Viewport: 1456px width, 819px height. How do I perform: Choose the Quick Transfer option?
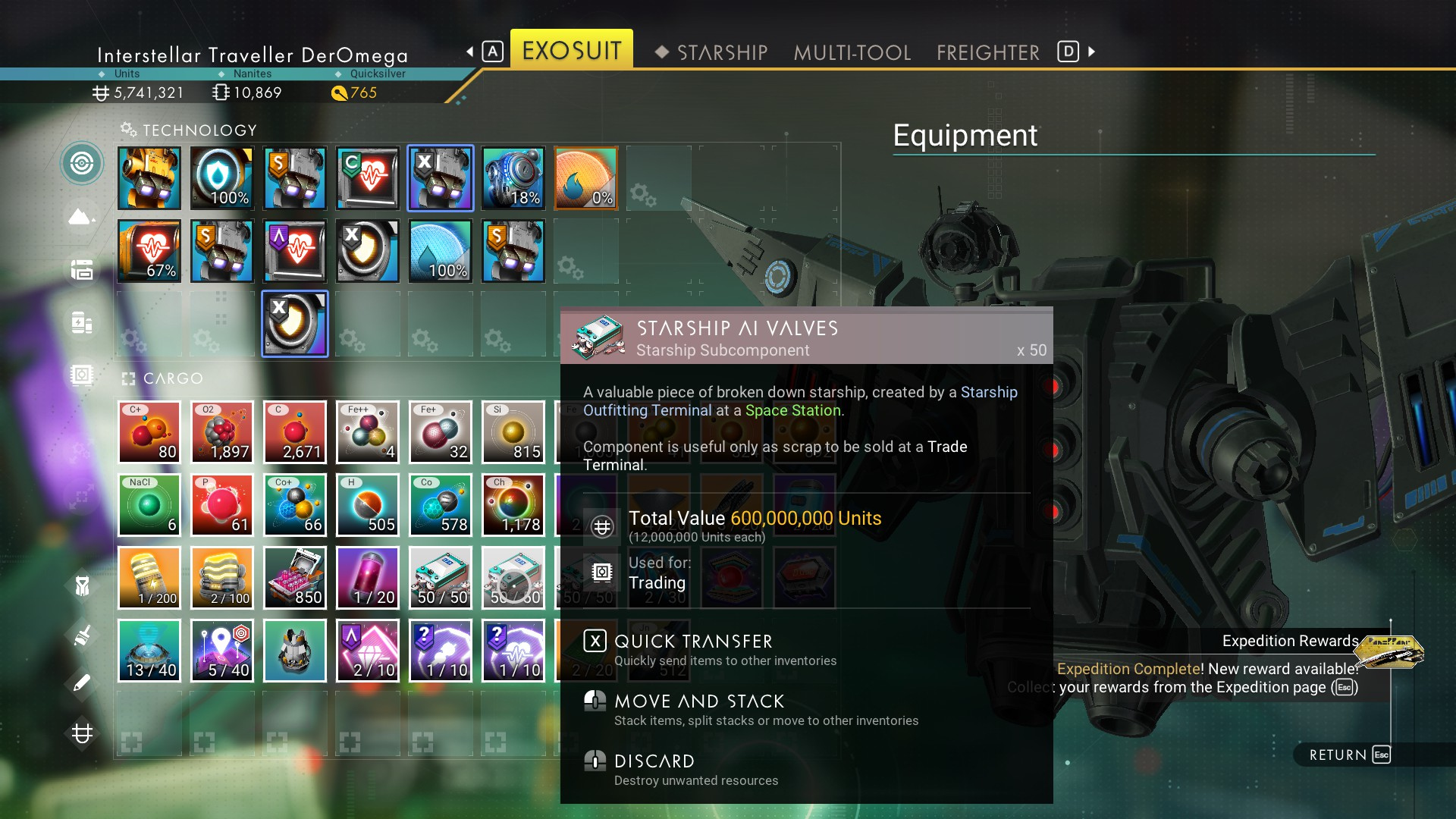(x=692, y=642)
